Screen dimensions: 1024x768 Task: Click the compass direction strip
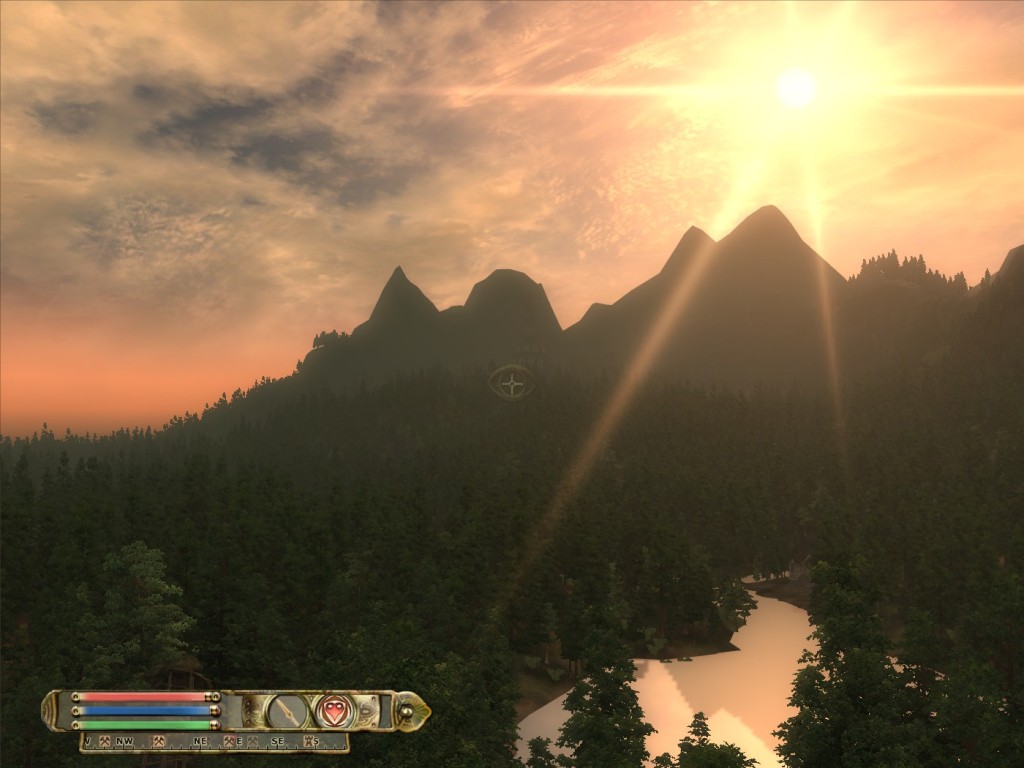pyautogui.click(x=215, y=742)
